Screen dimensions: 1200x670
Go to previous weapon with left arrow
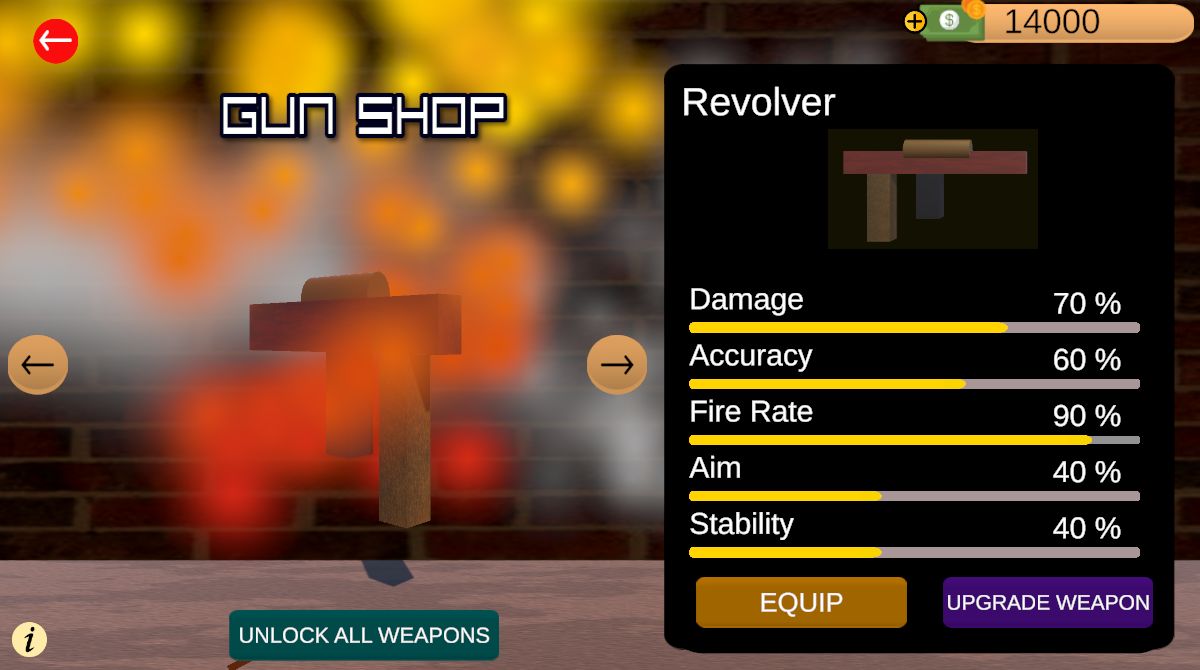(38, 364)
